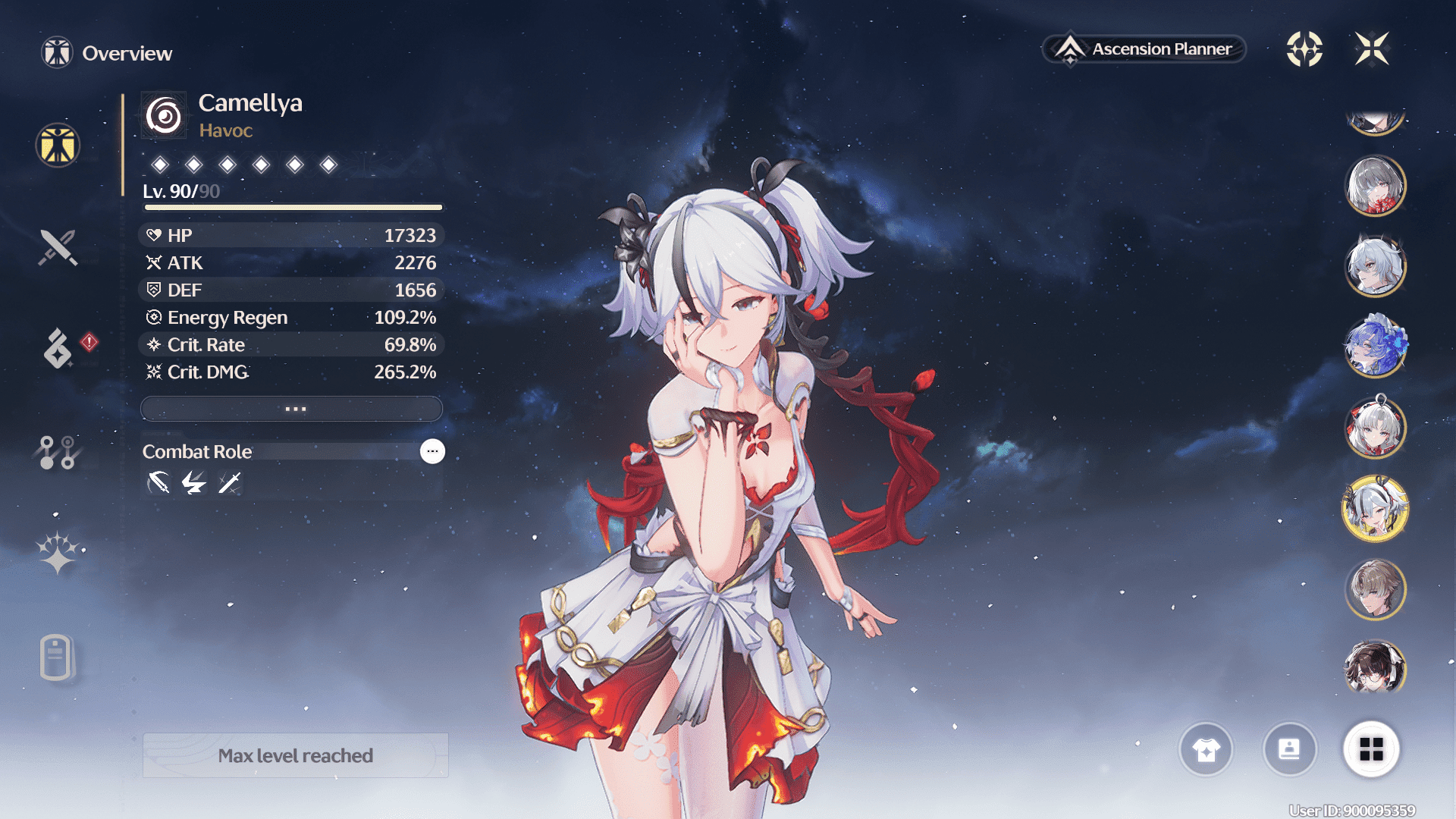1456x819 pixels.
Task: Toggle the four-square grid view button
Action: pyautogui.click(x=1371, y=749)
